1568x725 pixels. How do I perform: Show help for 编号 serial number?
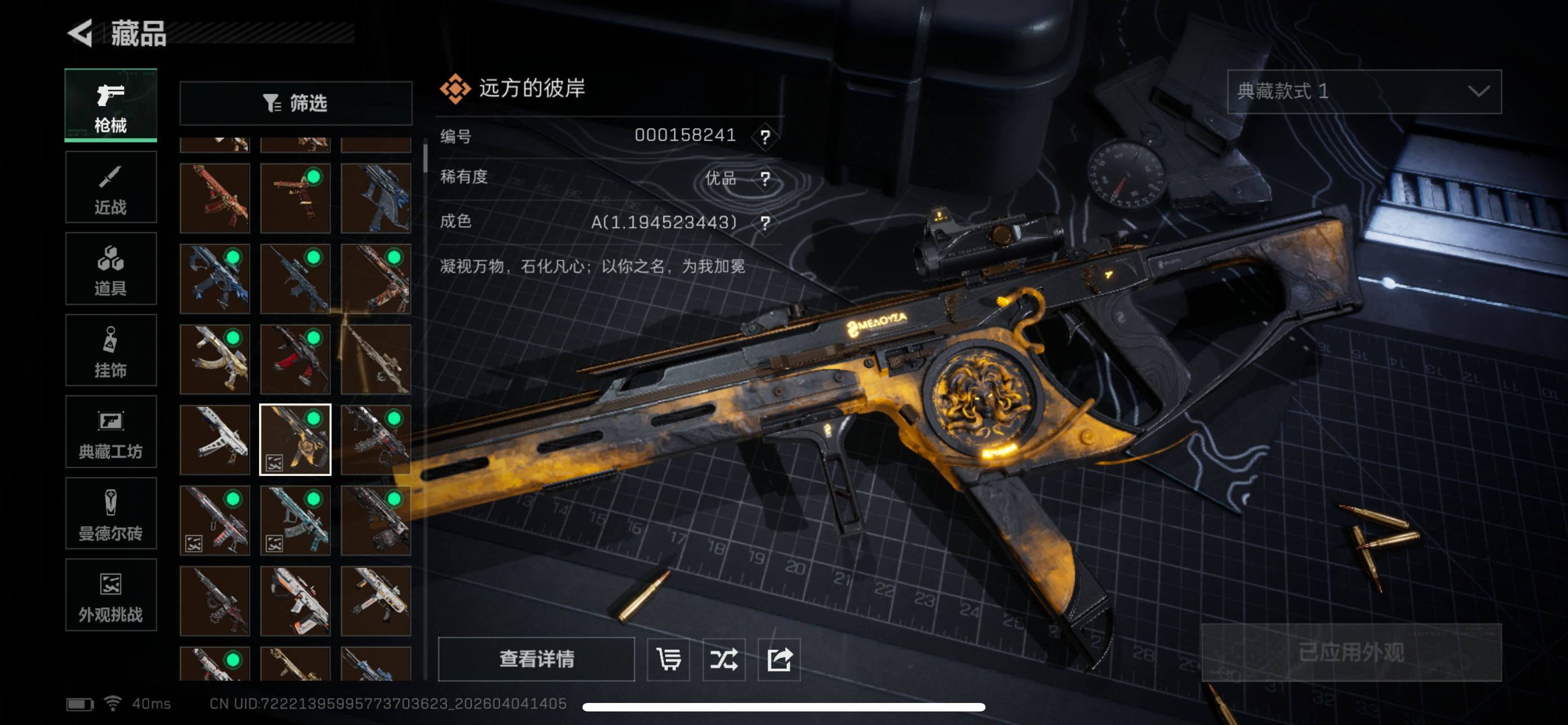[x=765, y=136]
